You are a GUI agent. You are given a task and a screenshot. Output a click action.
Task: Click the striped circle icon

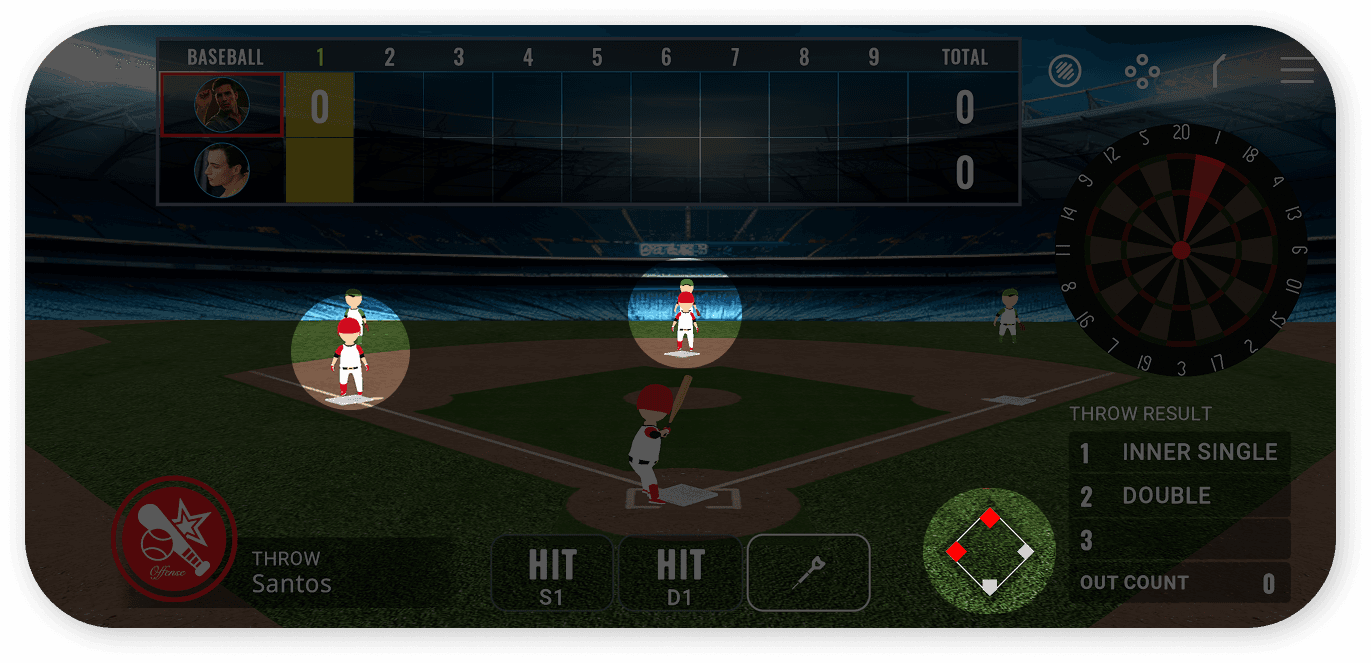click(1066, 71)
